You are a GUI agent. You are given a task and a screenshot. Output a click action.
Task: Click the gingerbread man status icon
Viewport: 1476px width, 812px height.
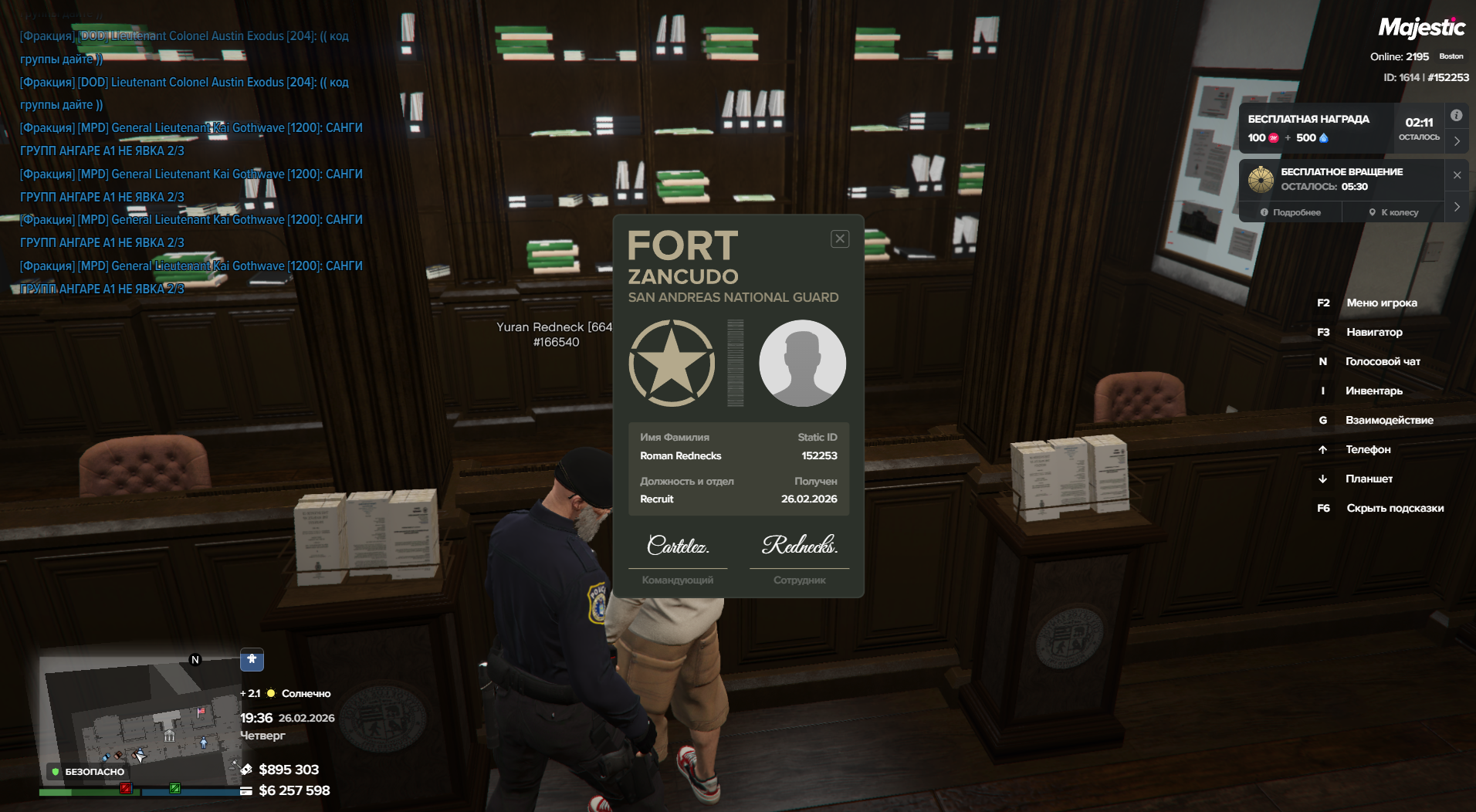click(252, 659)
